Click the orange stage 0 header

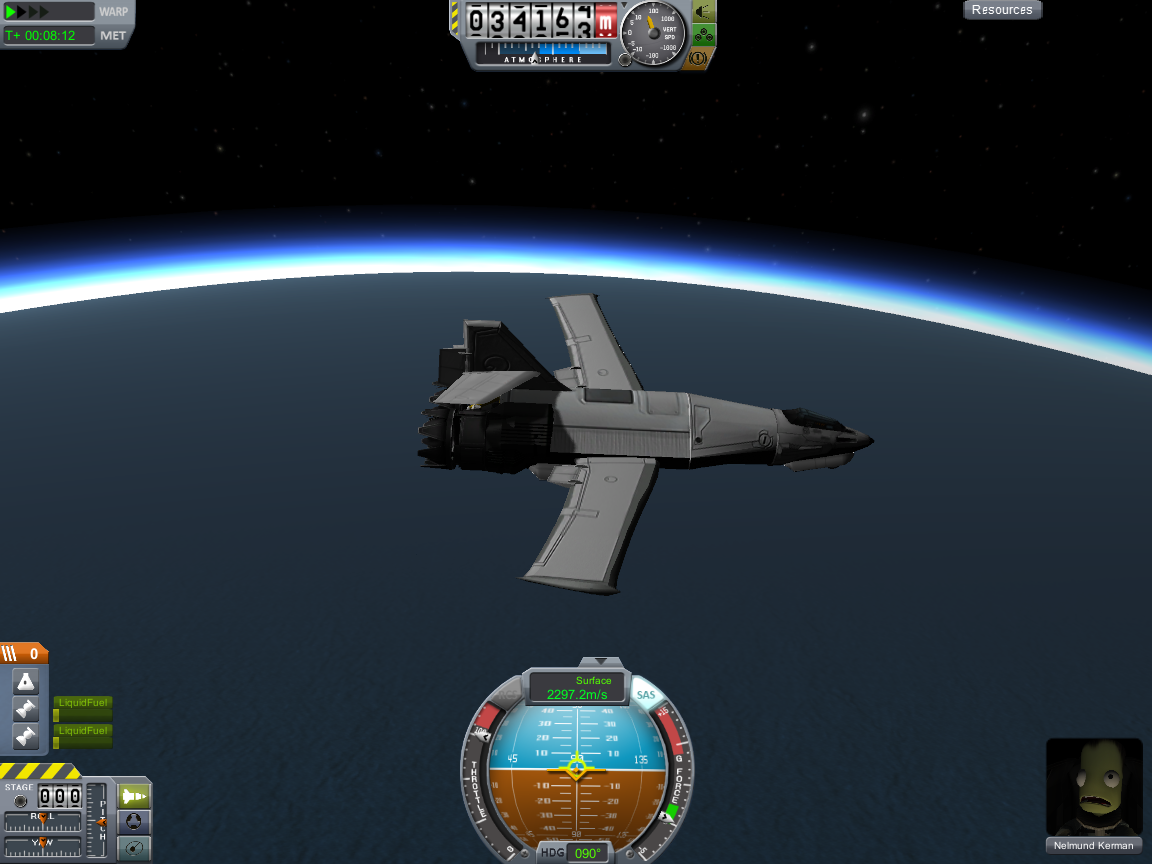point(24,654)
